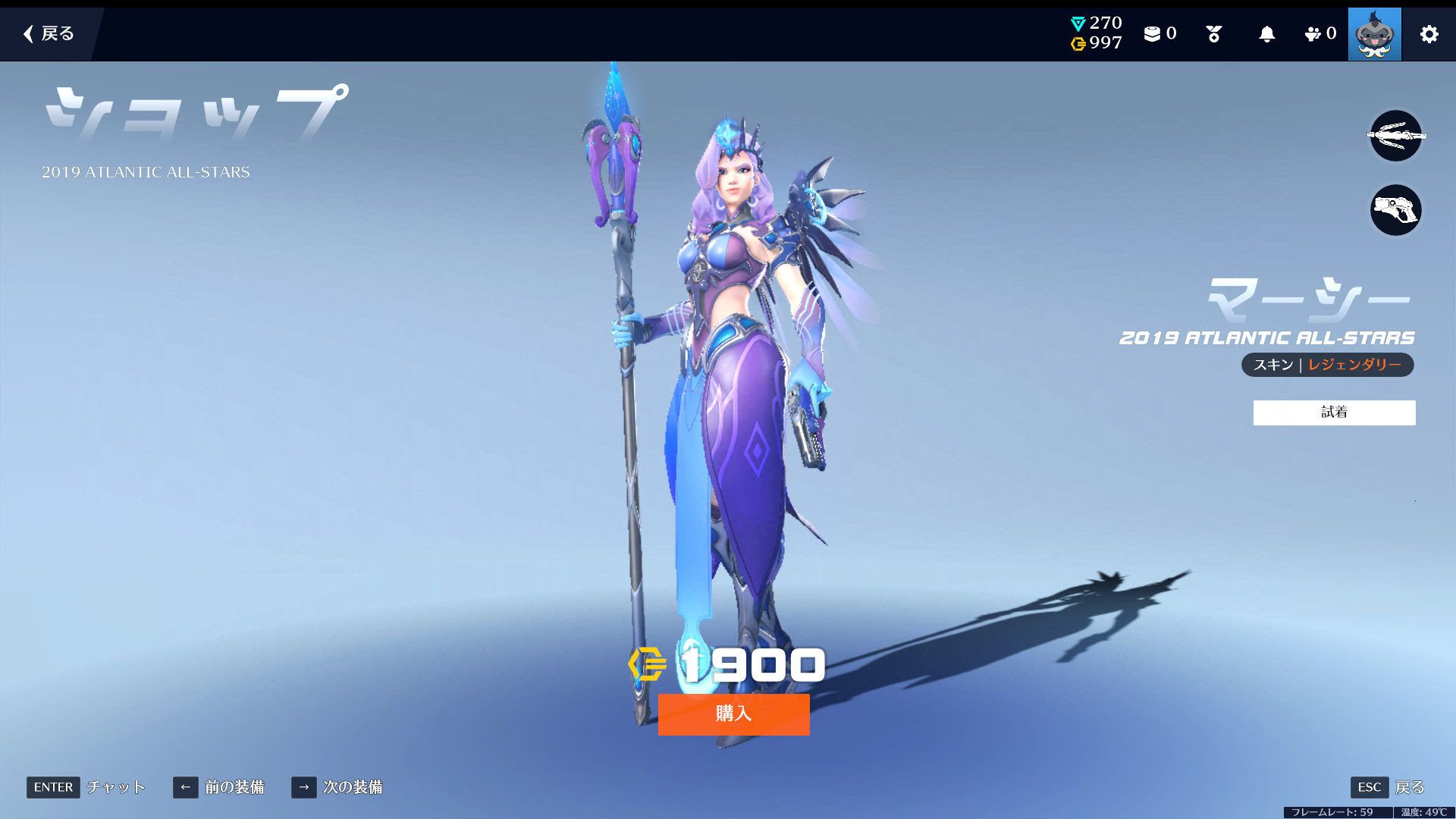The width and height of the screenshot is (1456, 819).
Task: Open the medal rewards icon
Action: point(1213,34)
